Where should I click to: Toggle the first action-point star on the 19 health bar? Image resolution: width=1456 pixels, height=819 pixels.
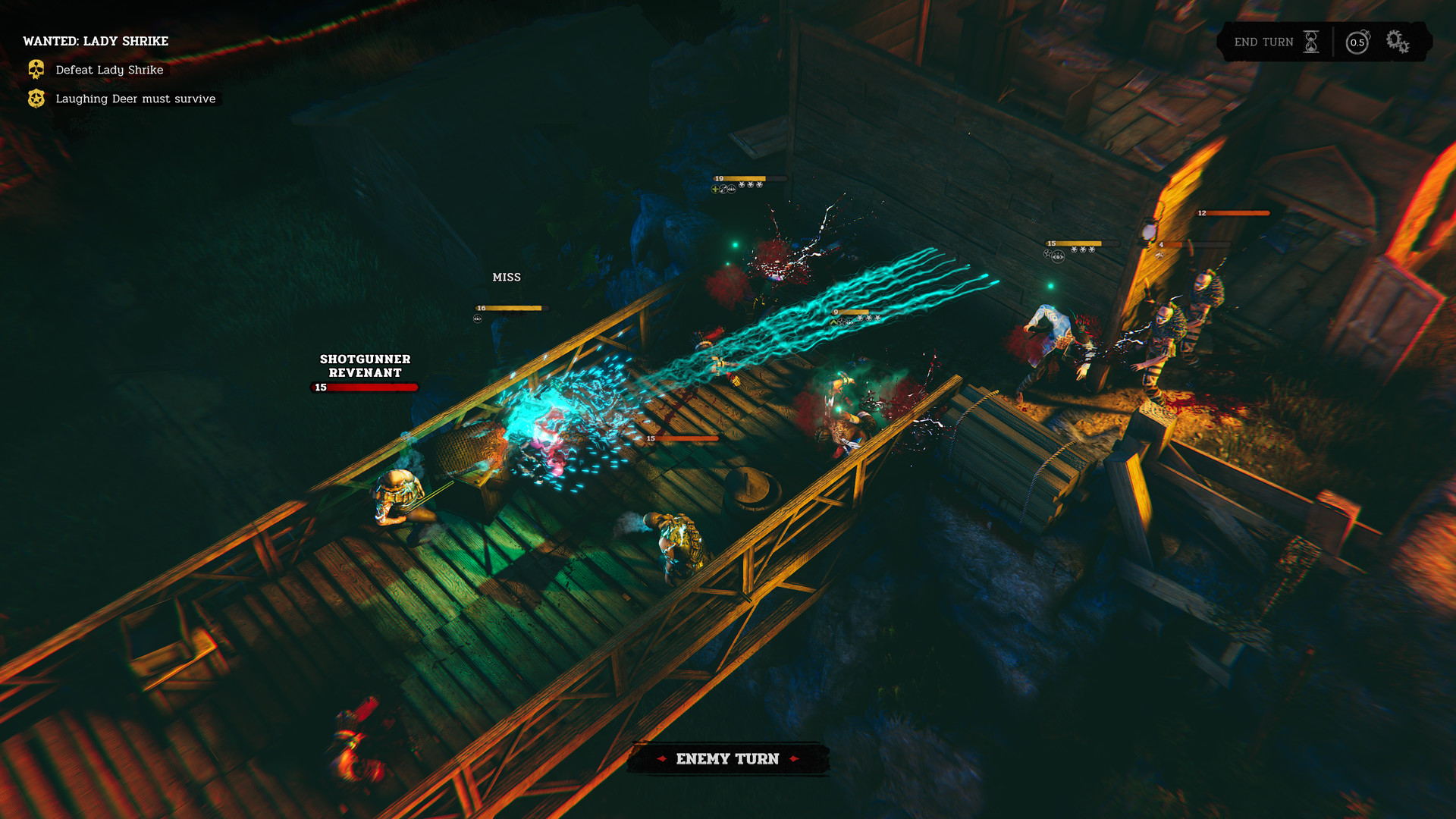(742, 184)
